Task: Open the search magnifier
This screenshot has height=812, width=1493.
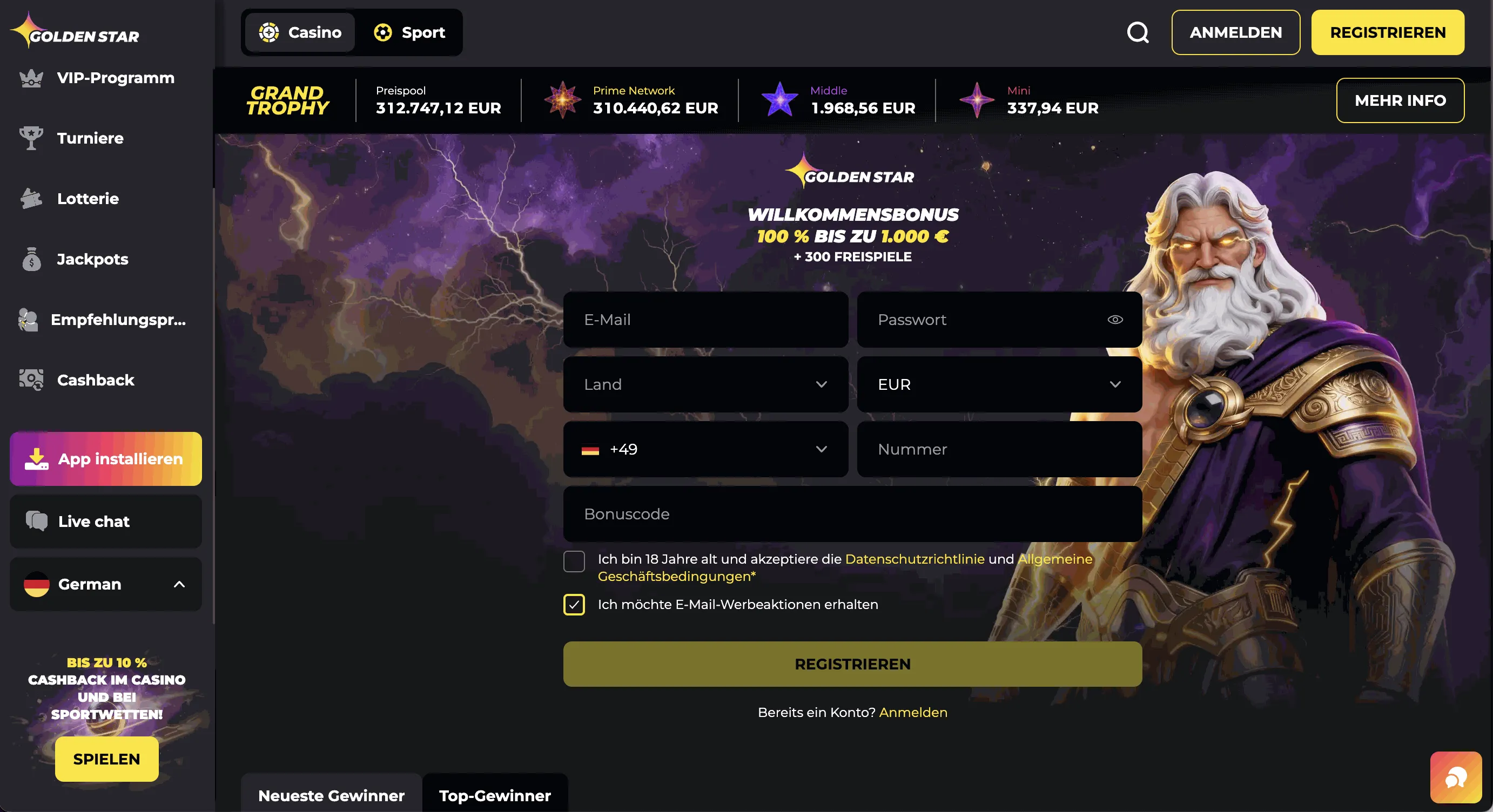Action: [x=1137, y=32]
